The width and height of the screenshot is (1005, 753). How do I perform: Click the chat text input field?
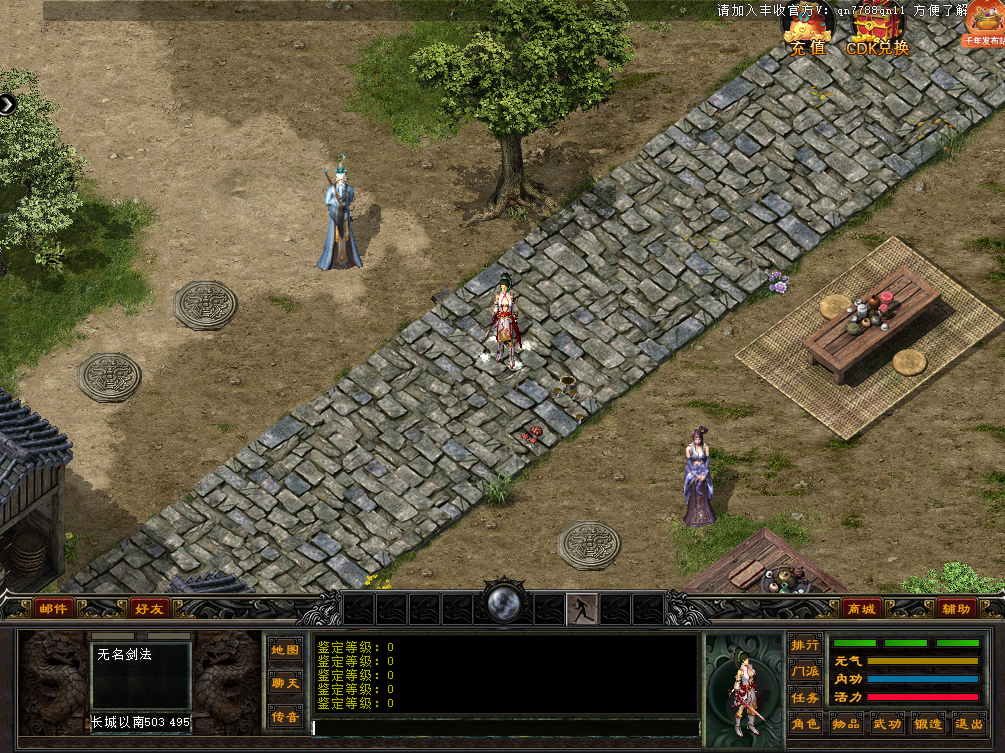click(x=505, y=728)
